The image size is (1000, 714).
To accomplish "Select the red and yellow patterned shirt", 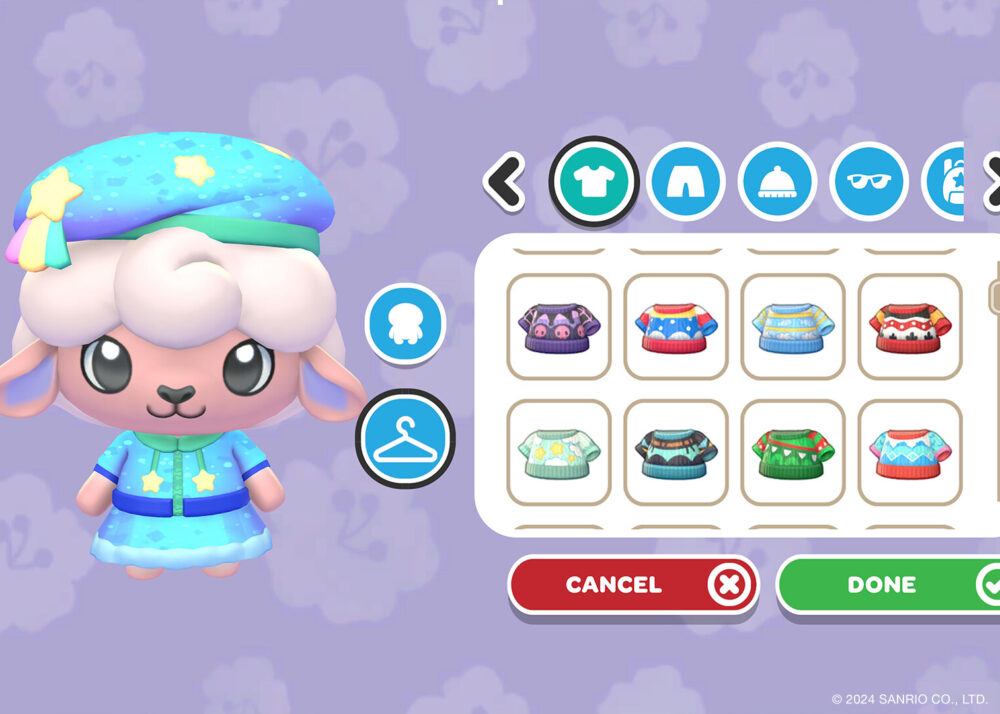I will 910,326.
